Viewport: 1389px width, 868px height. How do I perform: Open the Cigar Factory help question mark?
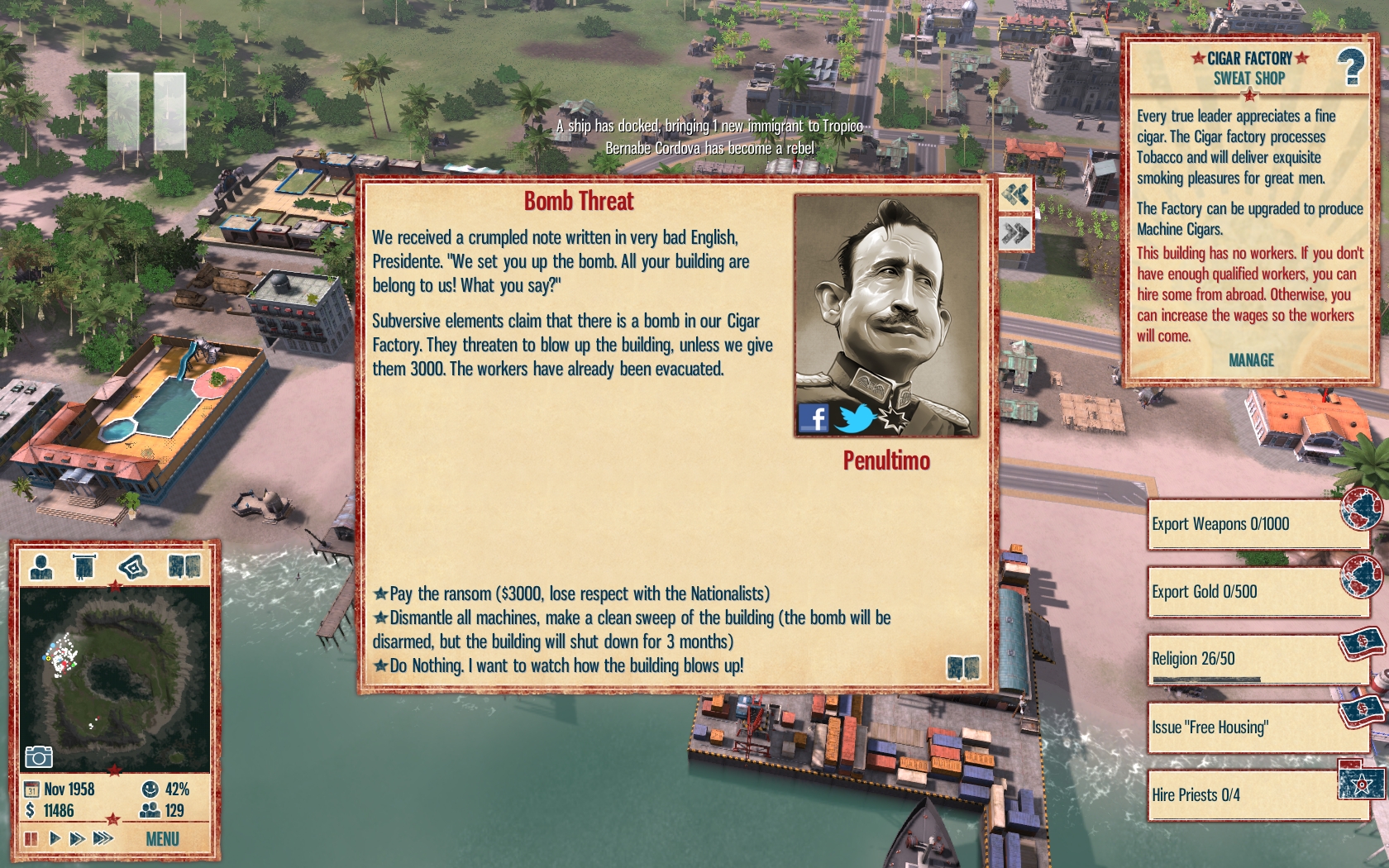click(1350, 67)
